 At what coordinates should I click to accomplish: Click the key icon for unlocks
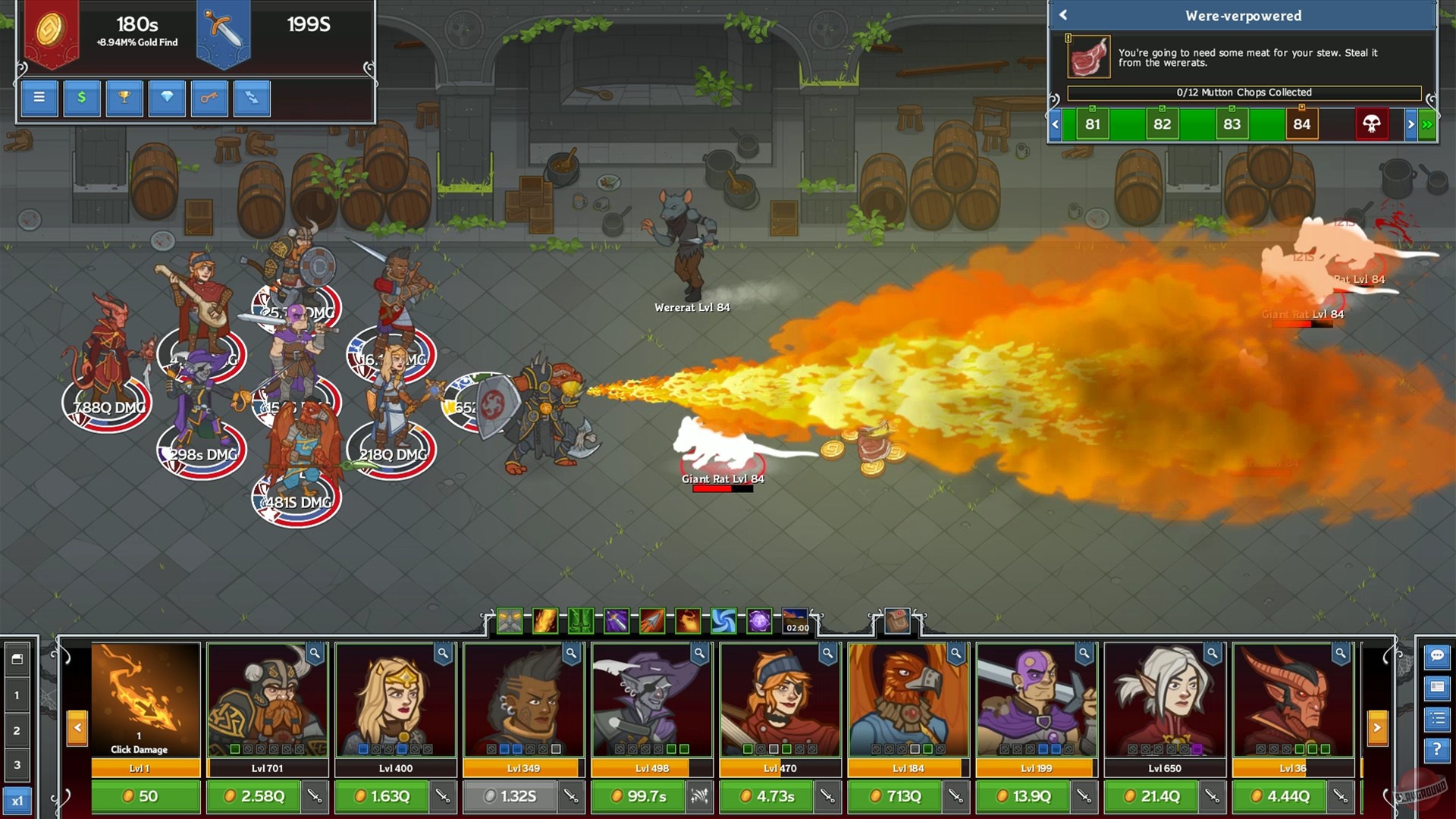[209, 98]
